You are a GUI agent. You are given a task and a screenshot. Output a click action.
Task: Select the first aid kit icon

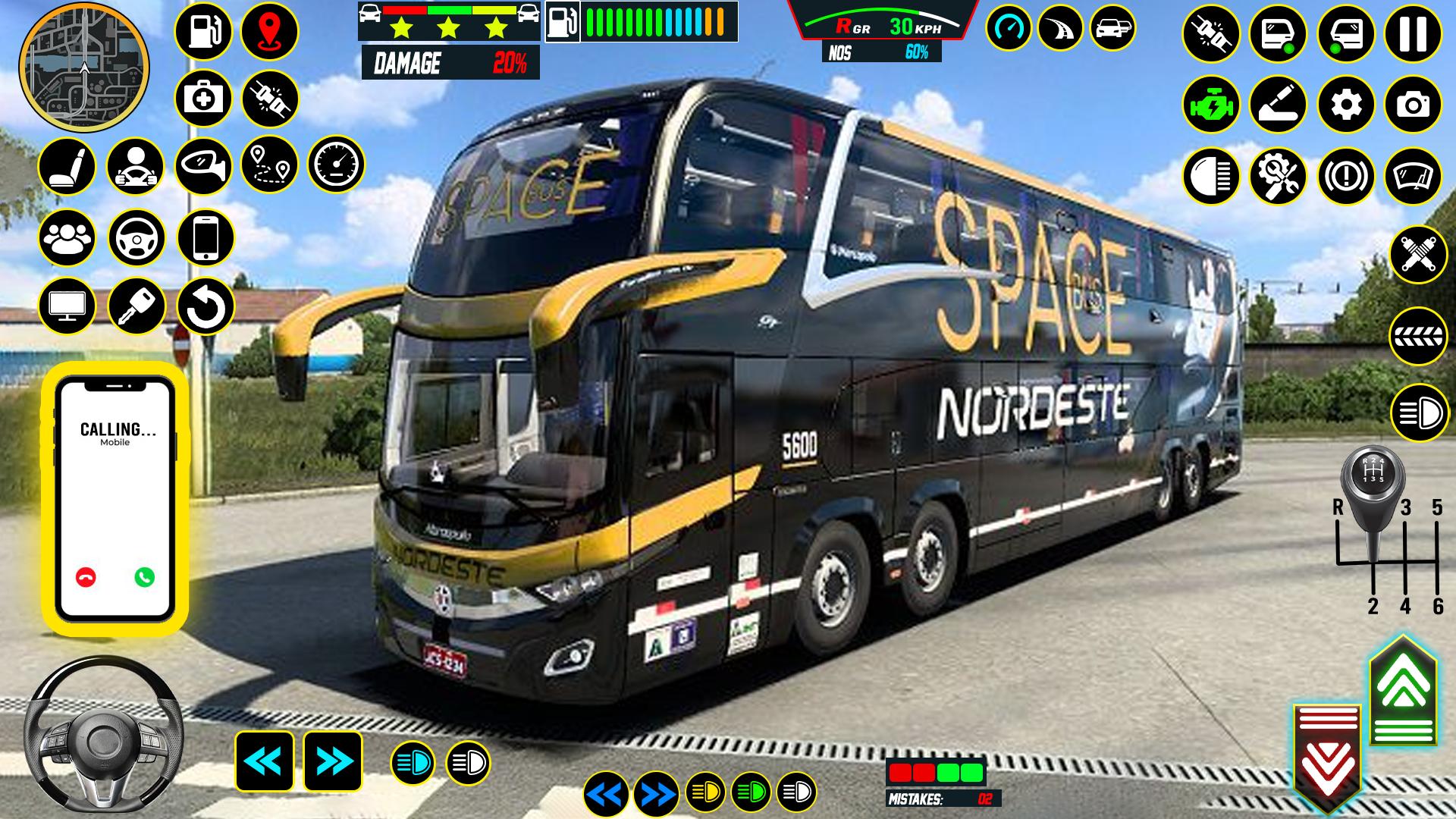[203, 99]
